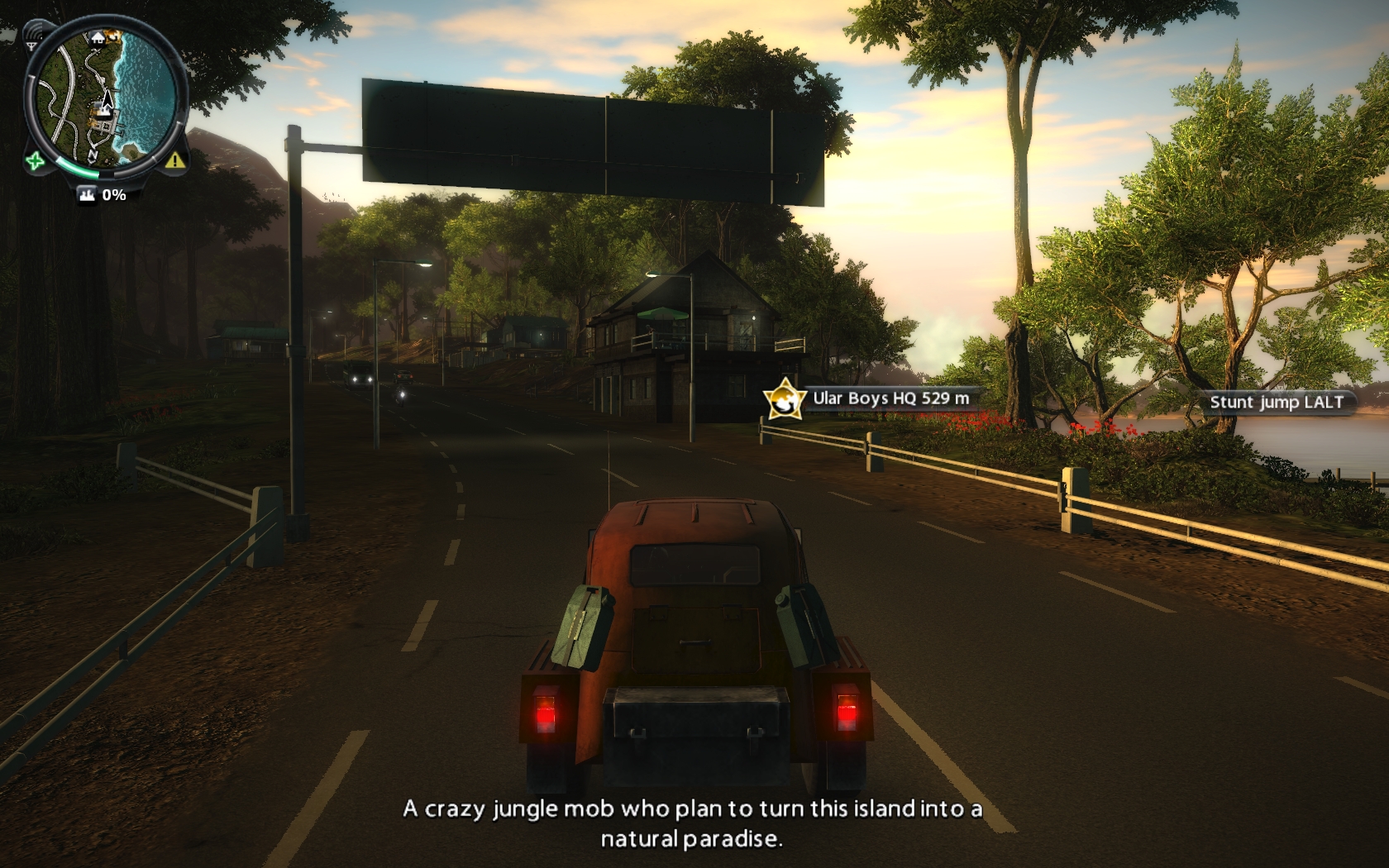Image resolution: width=1389 pixels, height=868 pixels.
Task: Click the gold star marker on minimap
Action: pyautogui.click(x=113, y=36)
